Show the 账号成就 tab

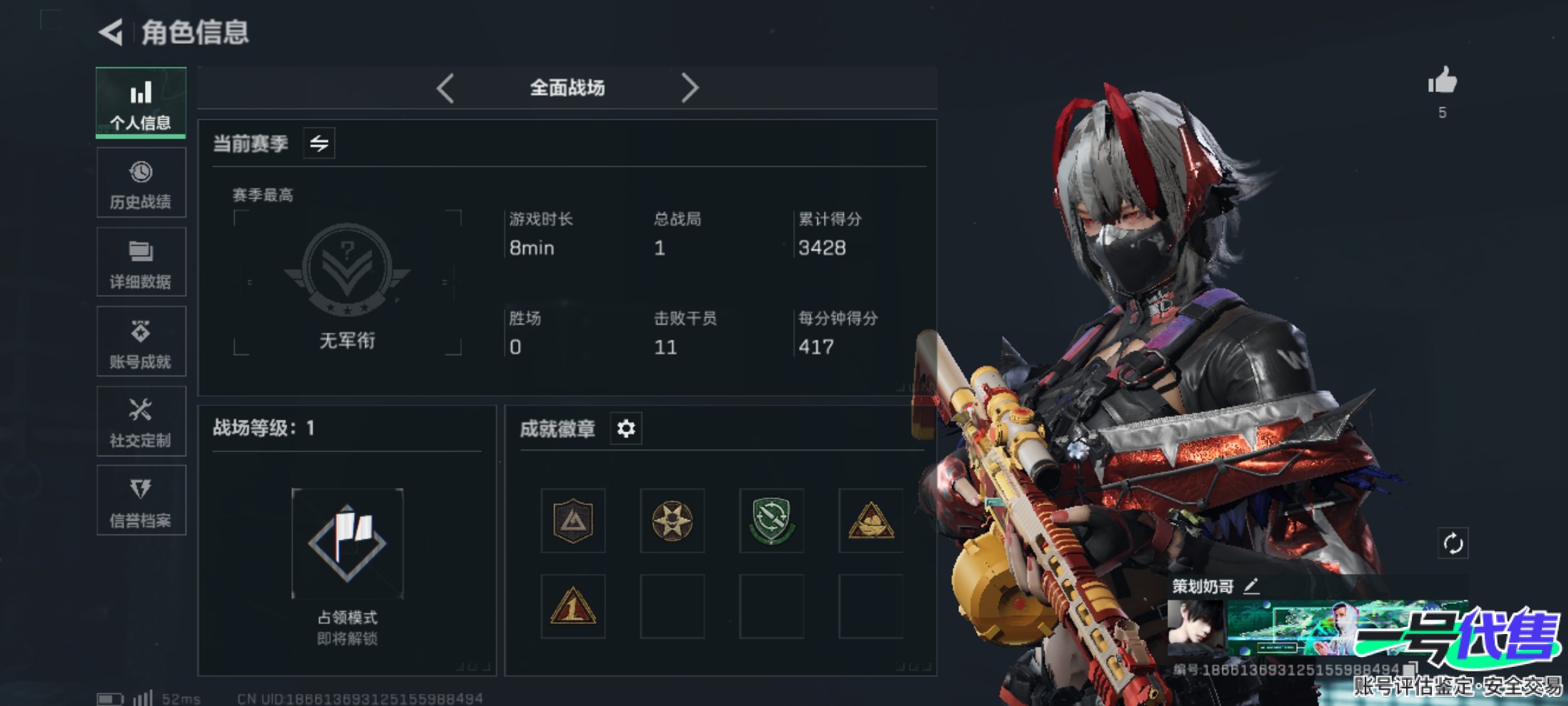141,343
